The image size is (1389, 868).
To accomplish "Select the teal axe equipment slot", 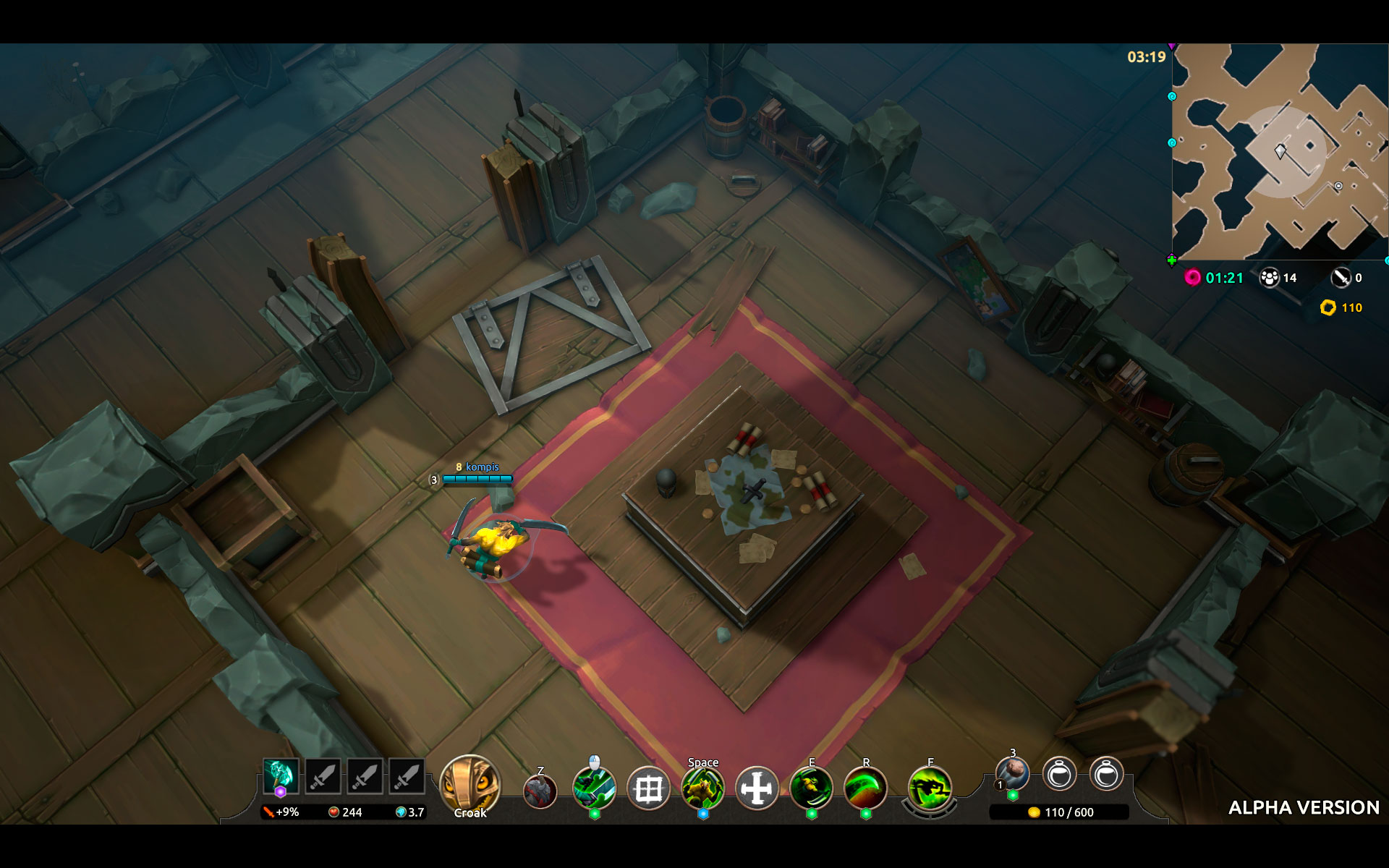I will (281, 776).
